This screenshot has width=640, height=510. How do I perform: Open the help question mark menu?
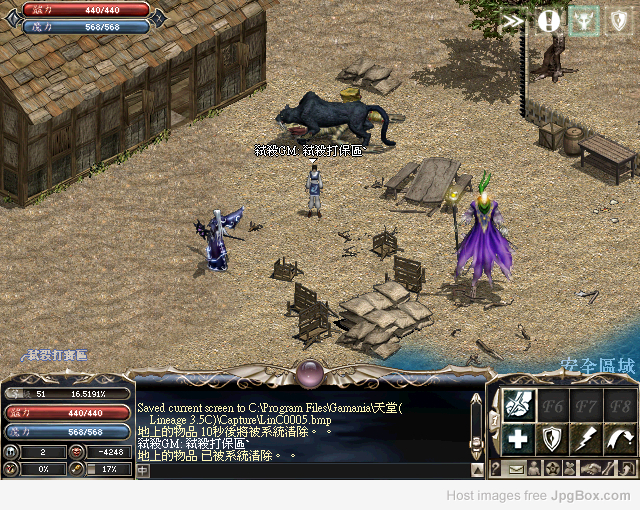point(496,468)
